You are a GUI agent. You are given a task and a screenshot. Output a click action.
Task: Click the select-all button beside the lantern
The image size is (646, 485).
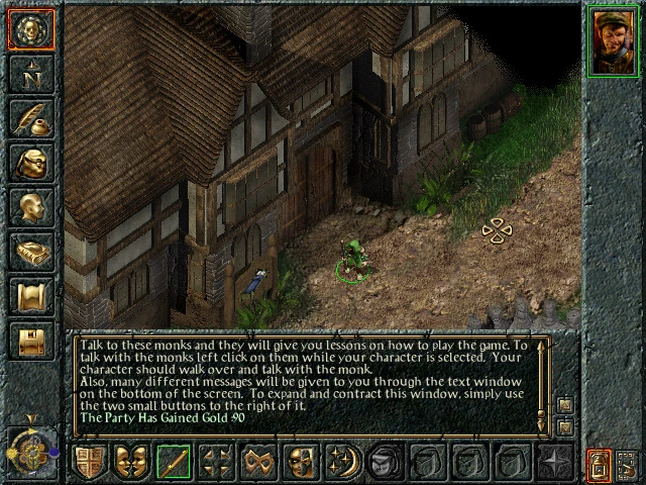pyautogui.click(x=627, y=462)
